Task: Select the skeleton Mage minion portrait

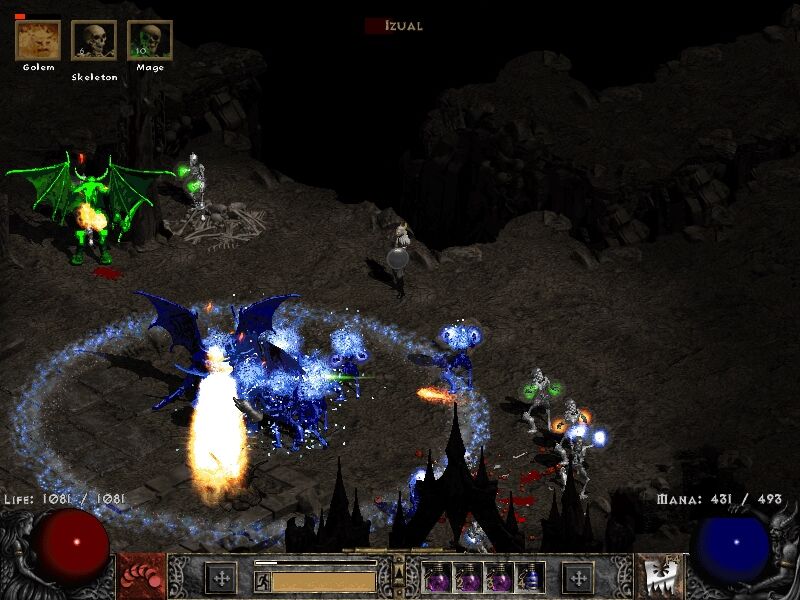Action: (150, 40)
